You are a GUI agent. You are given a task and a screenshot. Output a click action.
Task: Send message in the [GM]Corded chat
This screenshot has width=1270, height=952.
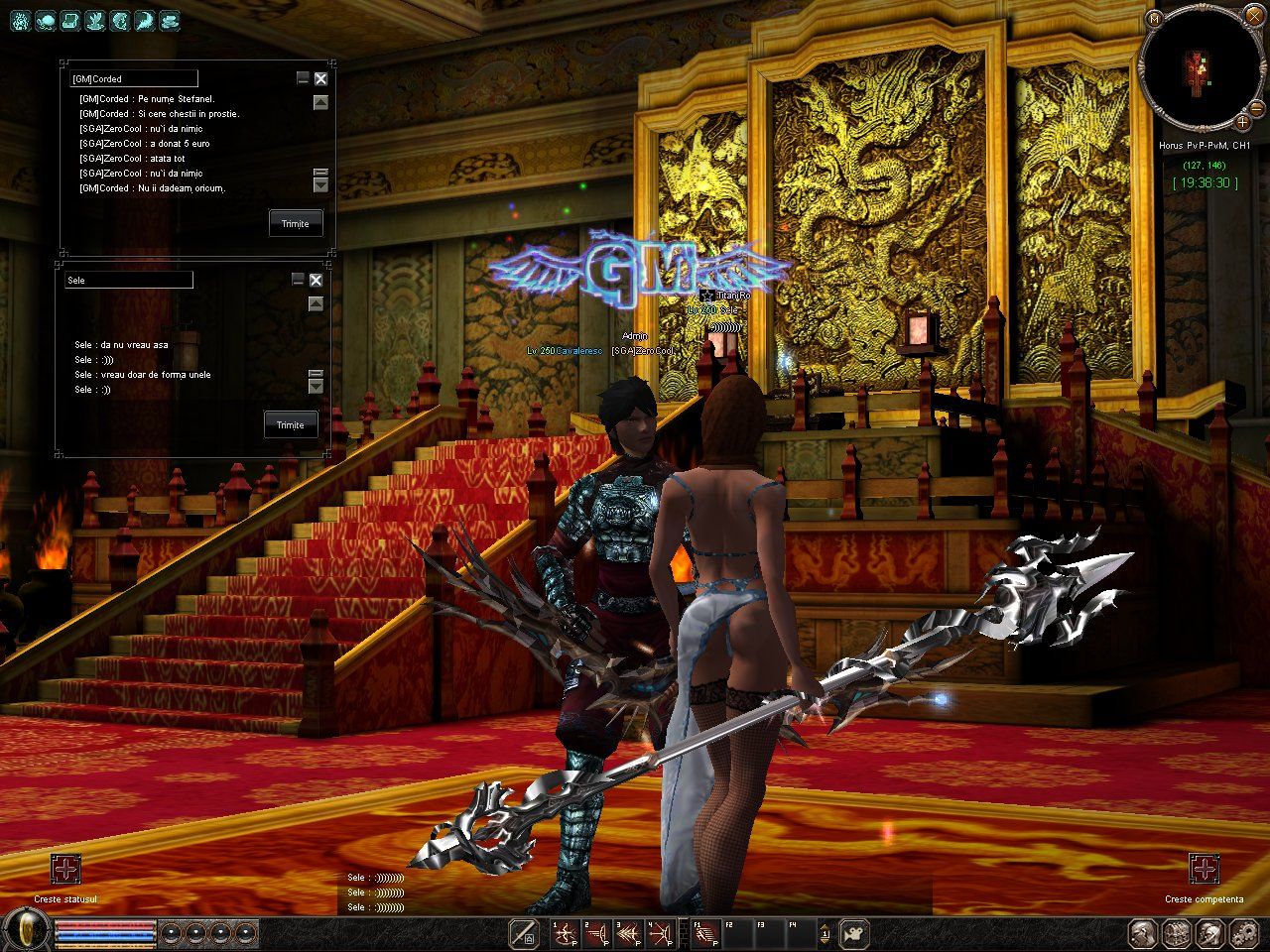295,223
